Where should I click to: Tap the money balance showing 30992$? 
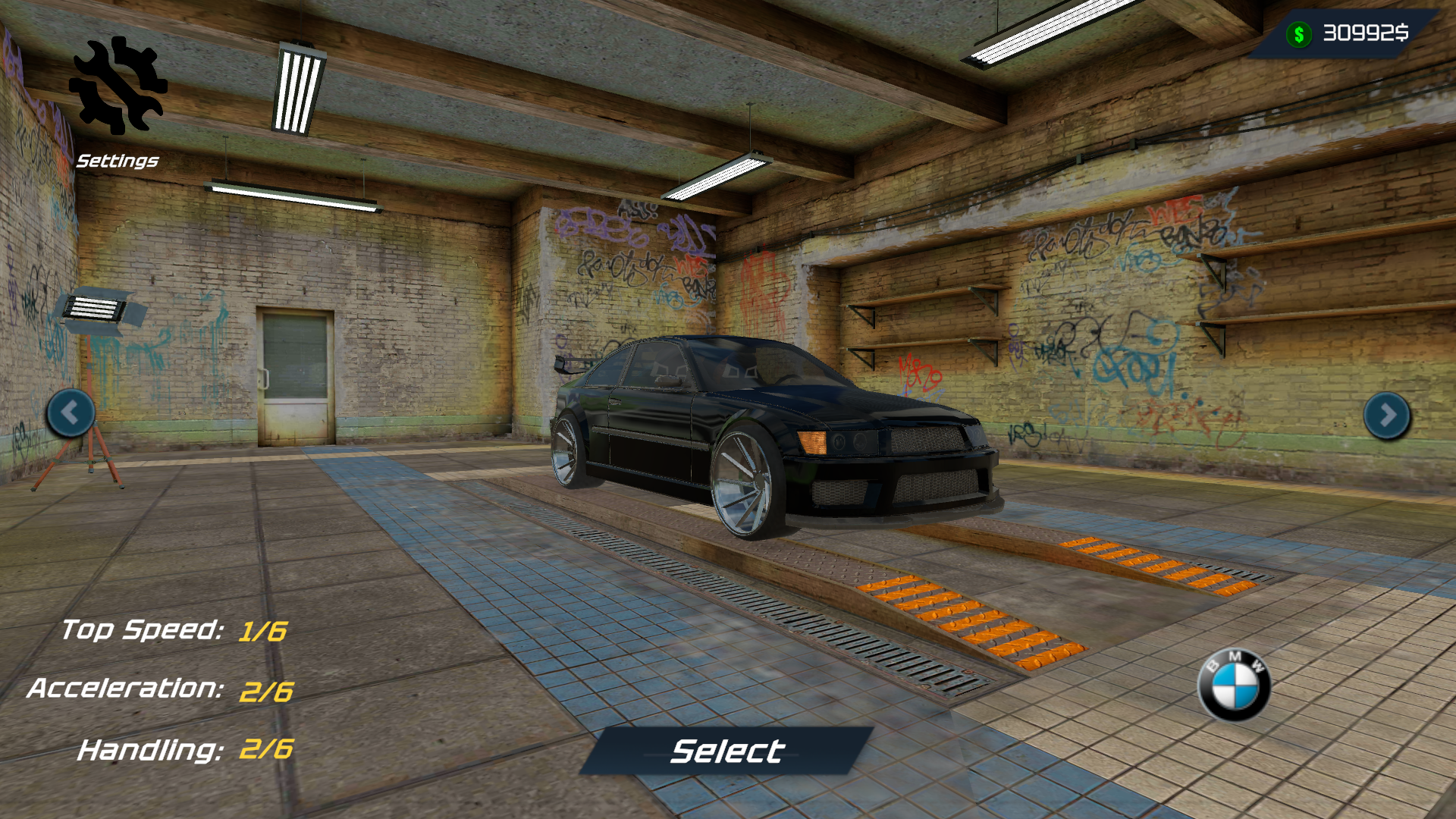point(1365,32)
